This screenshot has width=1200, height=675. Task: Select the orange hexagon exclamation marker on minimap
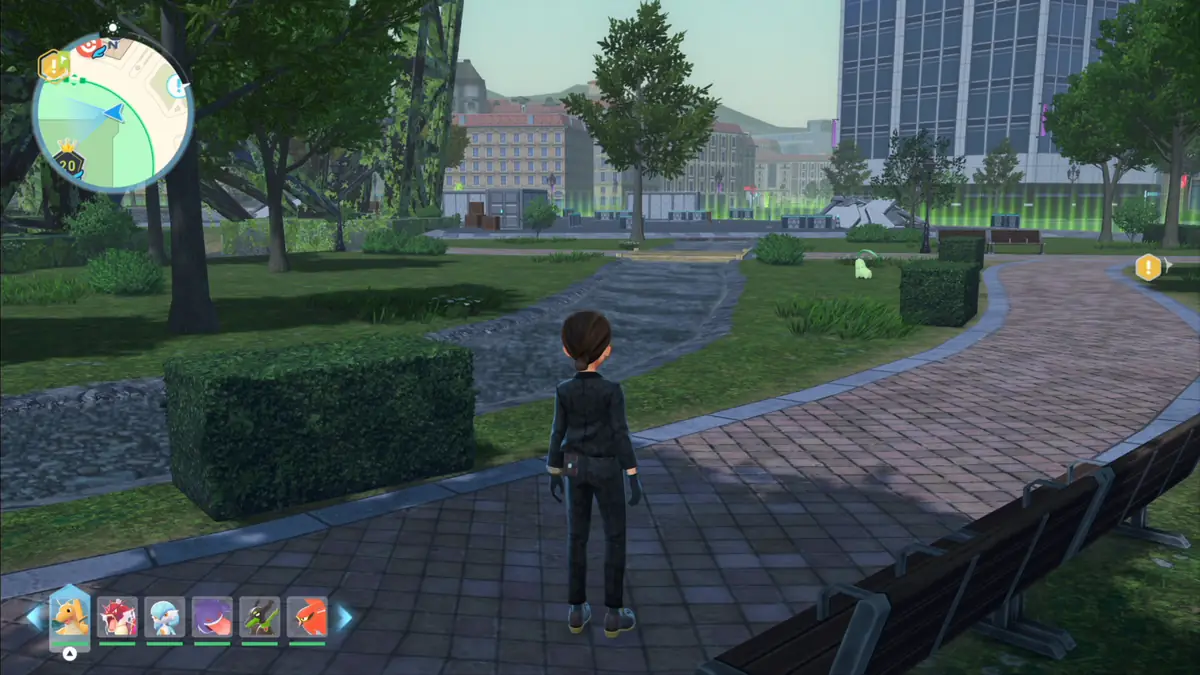tap(52, 66)
